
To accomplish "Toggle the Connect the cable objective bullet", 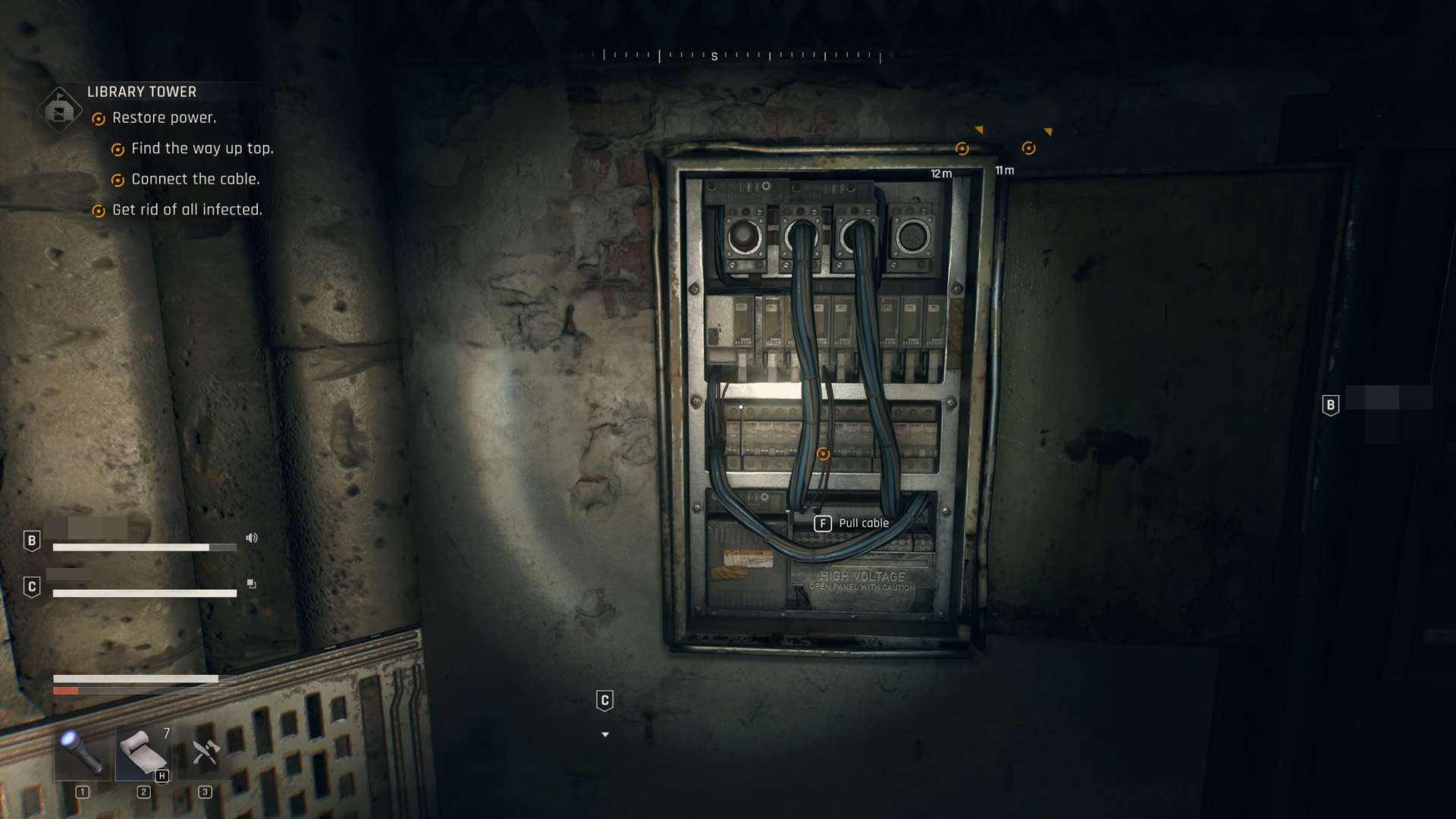I will click(x=118, y=179).
